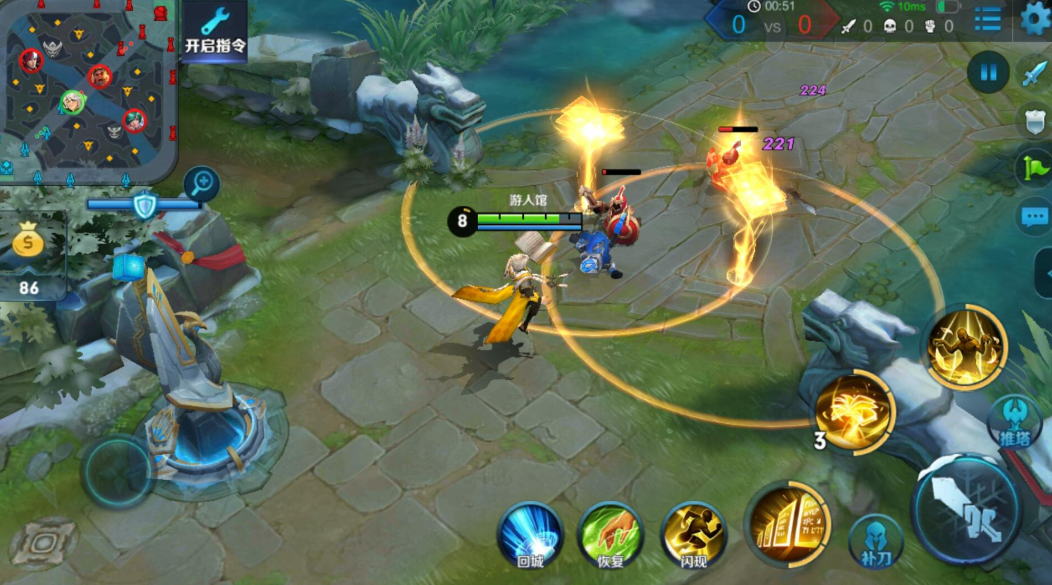This screenshot has width=1052, height=585.
Task: Show the scoreboard list icon
Action: [987, 18]
